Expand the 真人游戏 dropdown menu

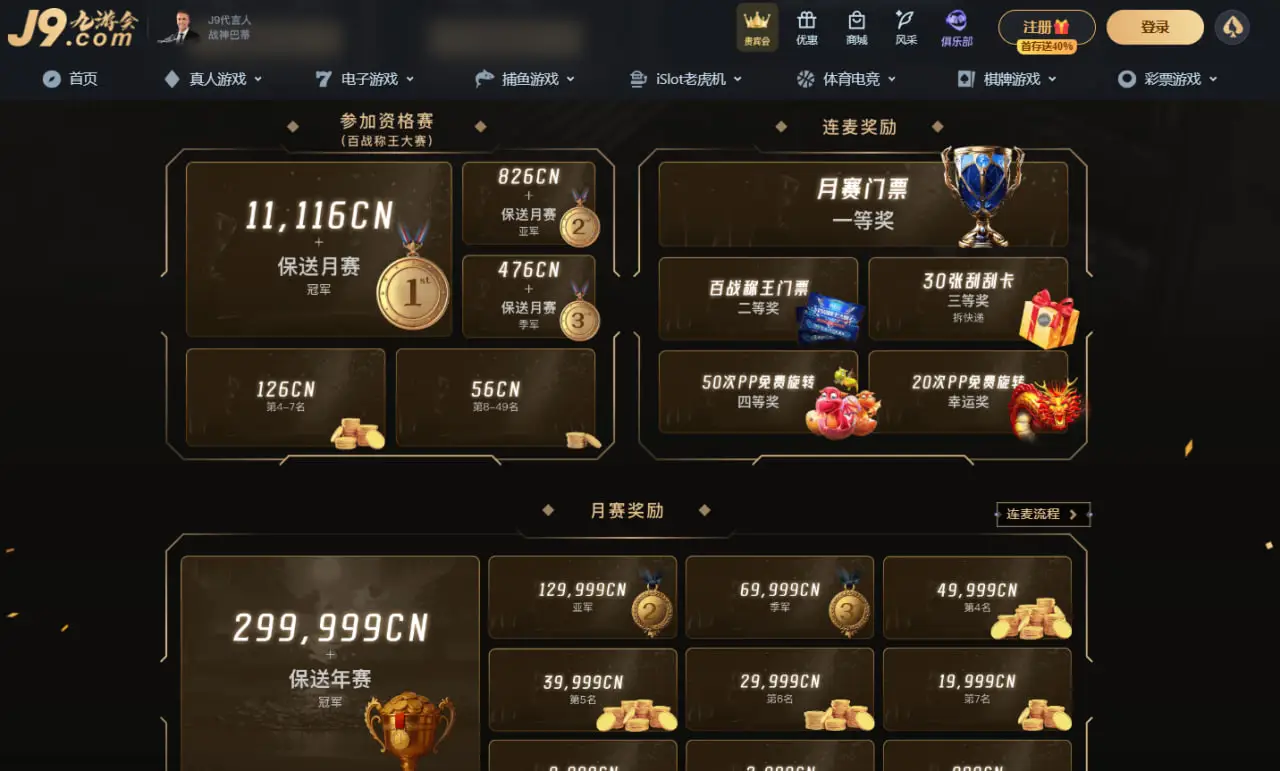point(213,78)
